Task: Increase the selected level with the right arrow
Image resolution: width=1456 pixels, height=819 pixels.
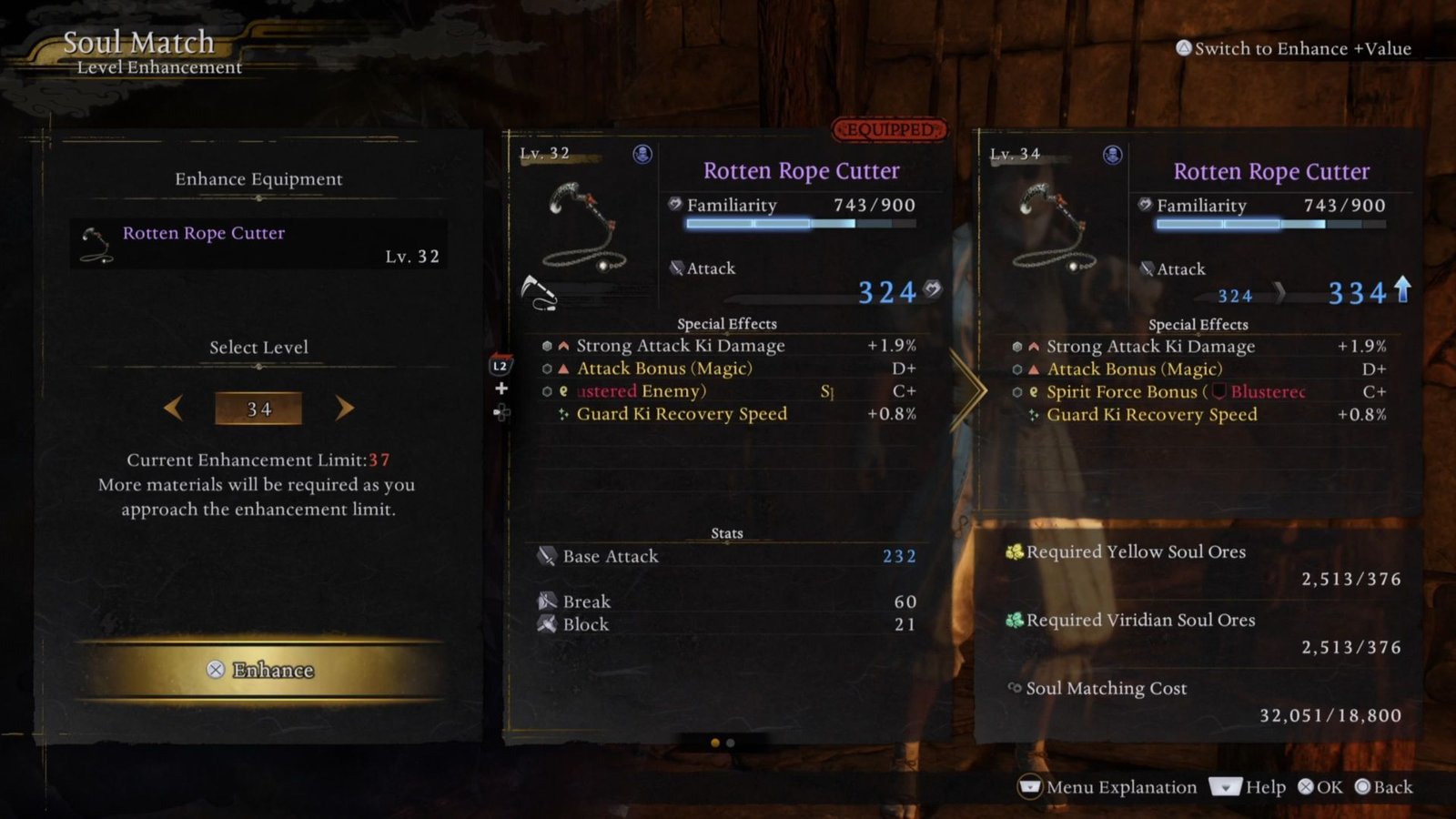Action: [344, 409]
